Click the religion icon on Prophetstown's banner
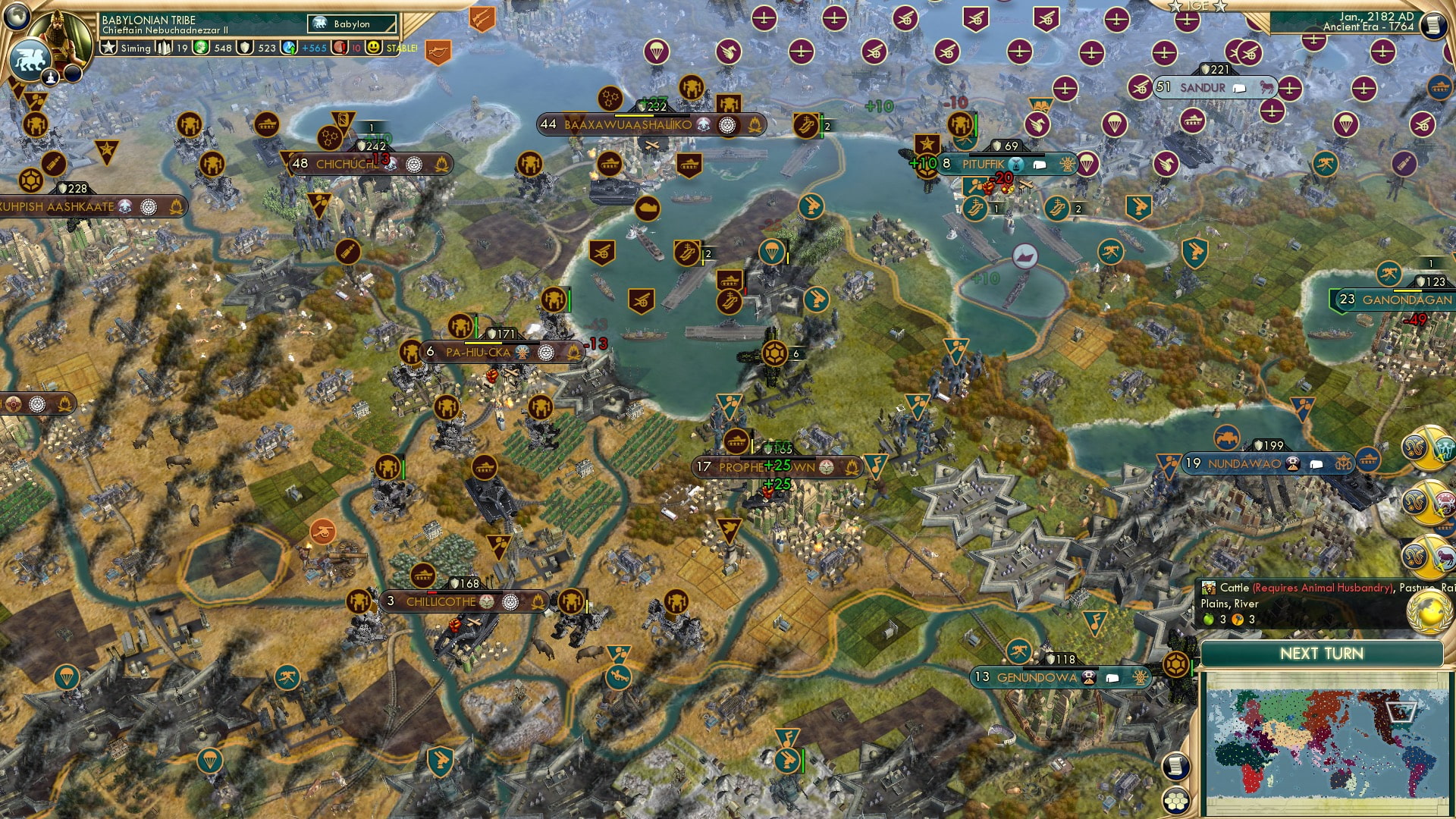This screenshot has height=819, width=1456. tap(827, 467)
